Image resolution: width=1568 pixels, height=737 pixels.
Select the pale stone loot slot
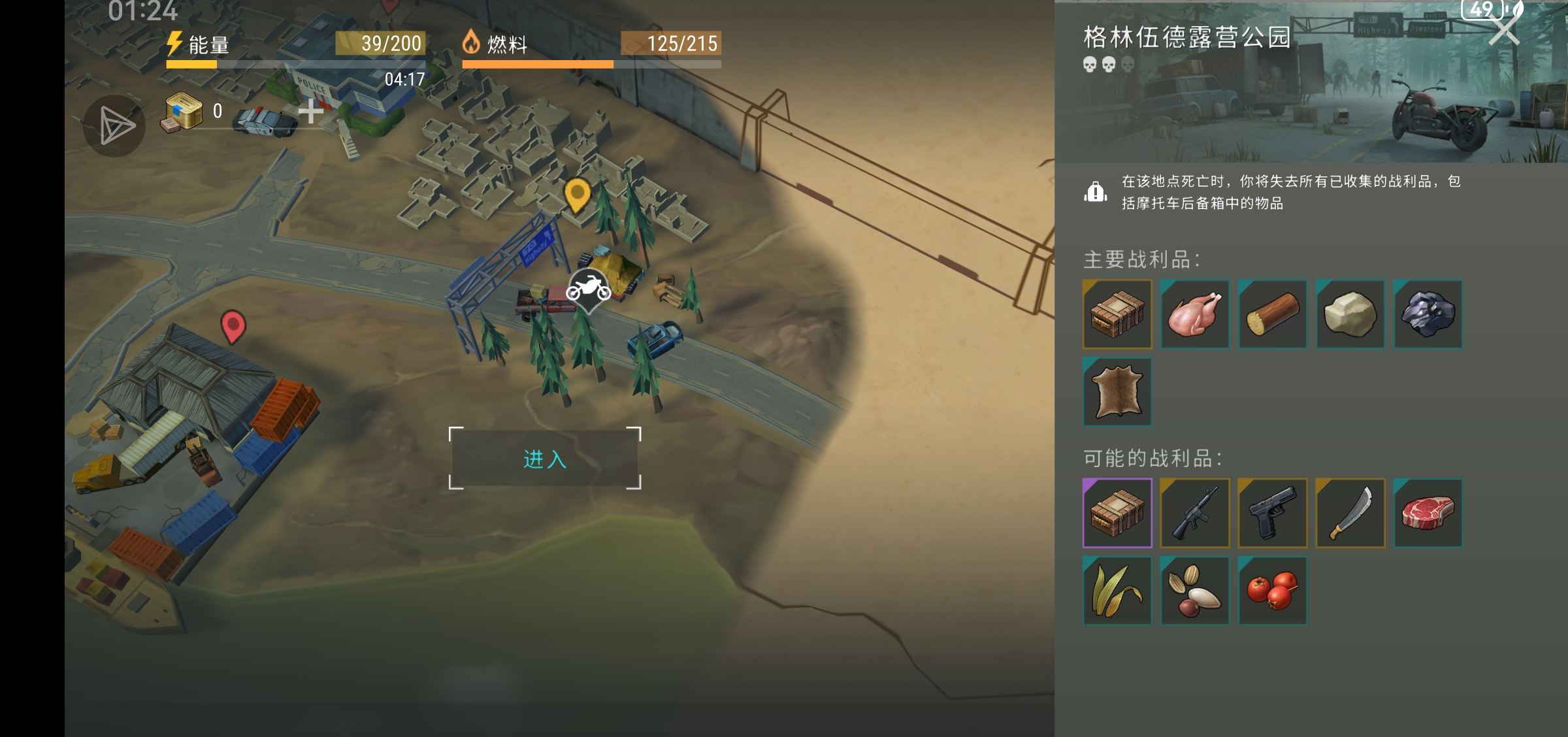1350,314
